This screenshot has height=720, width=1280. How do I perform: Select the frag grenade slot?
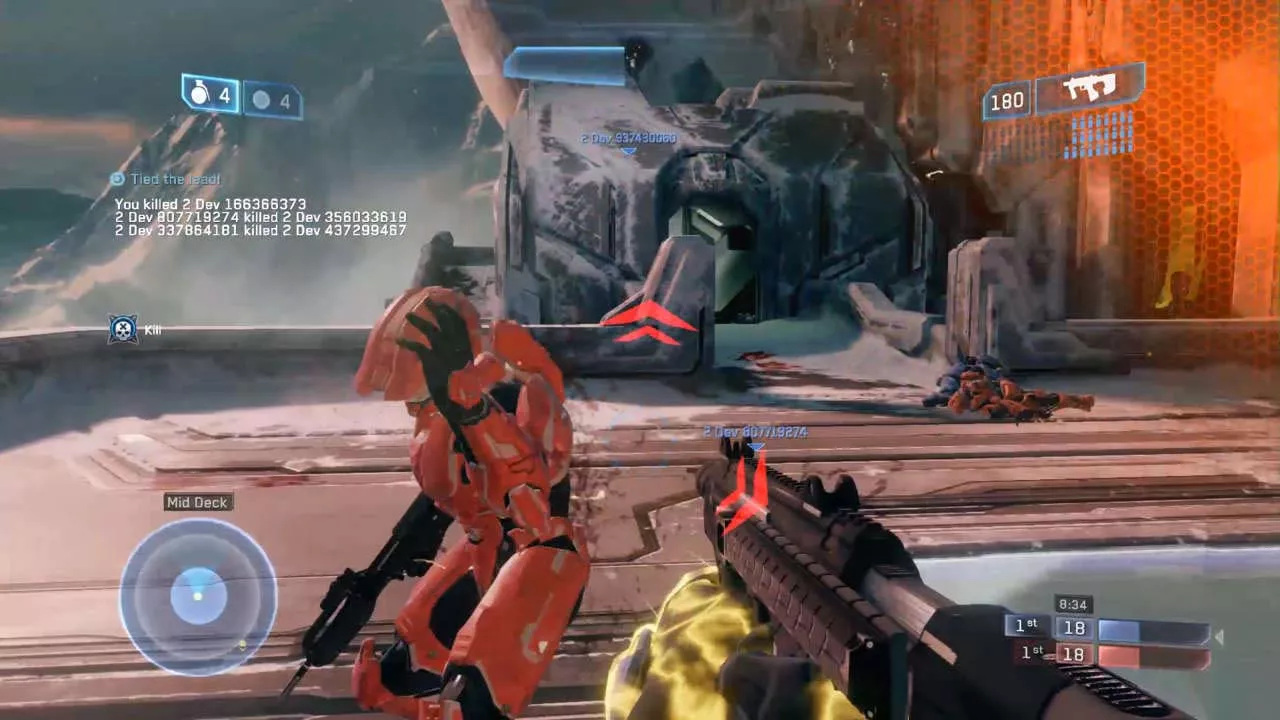coord(210,94)
